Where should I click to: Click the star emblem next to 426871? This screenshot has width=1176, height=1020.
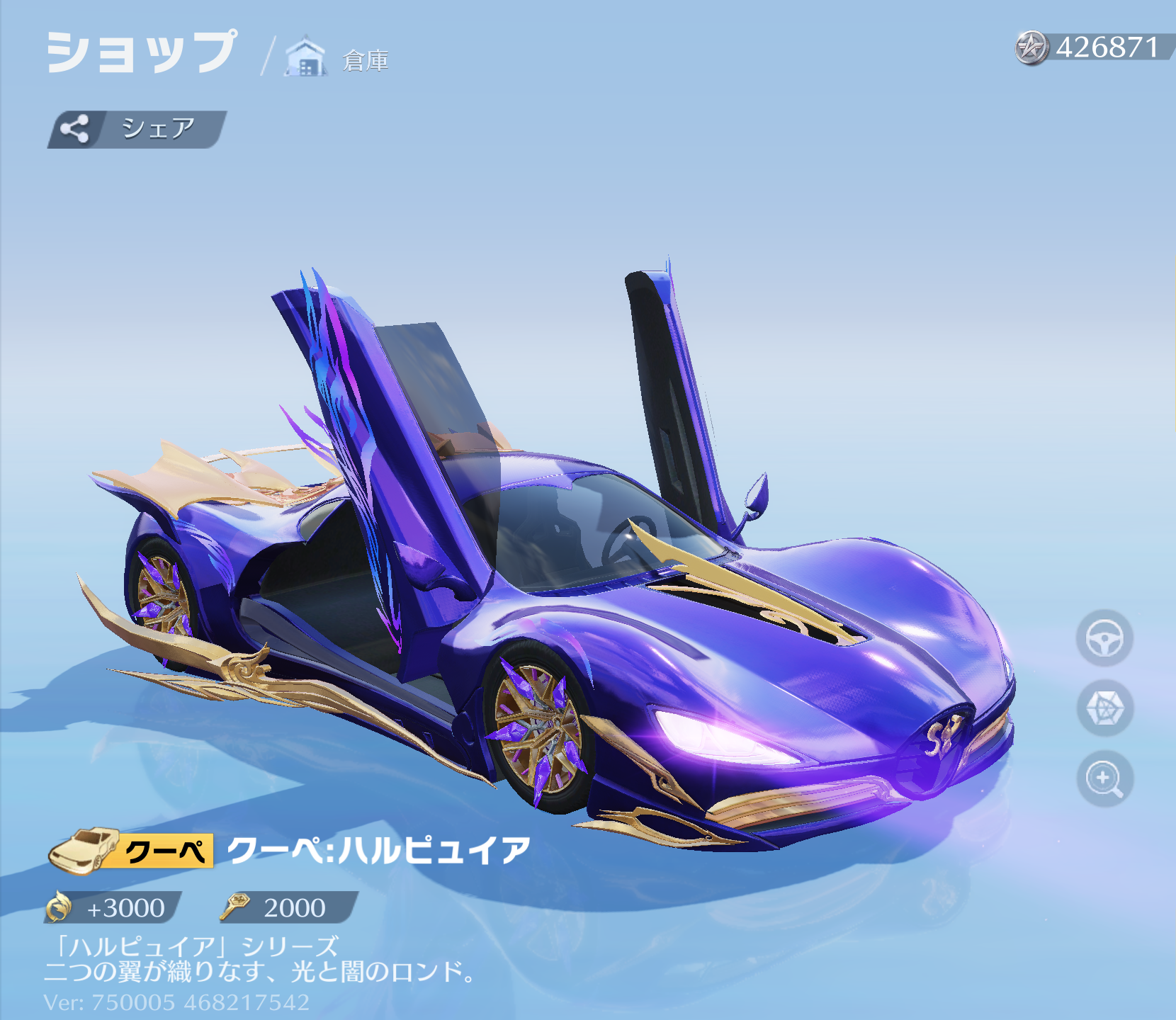pos(1031,48)
